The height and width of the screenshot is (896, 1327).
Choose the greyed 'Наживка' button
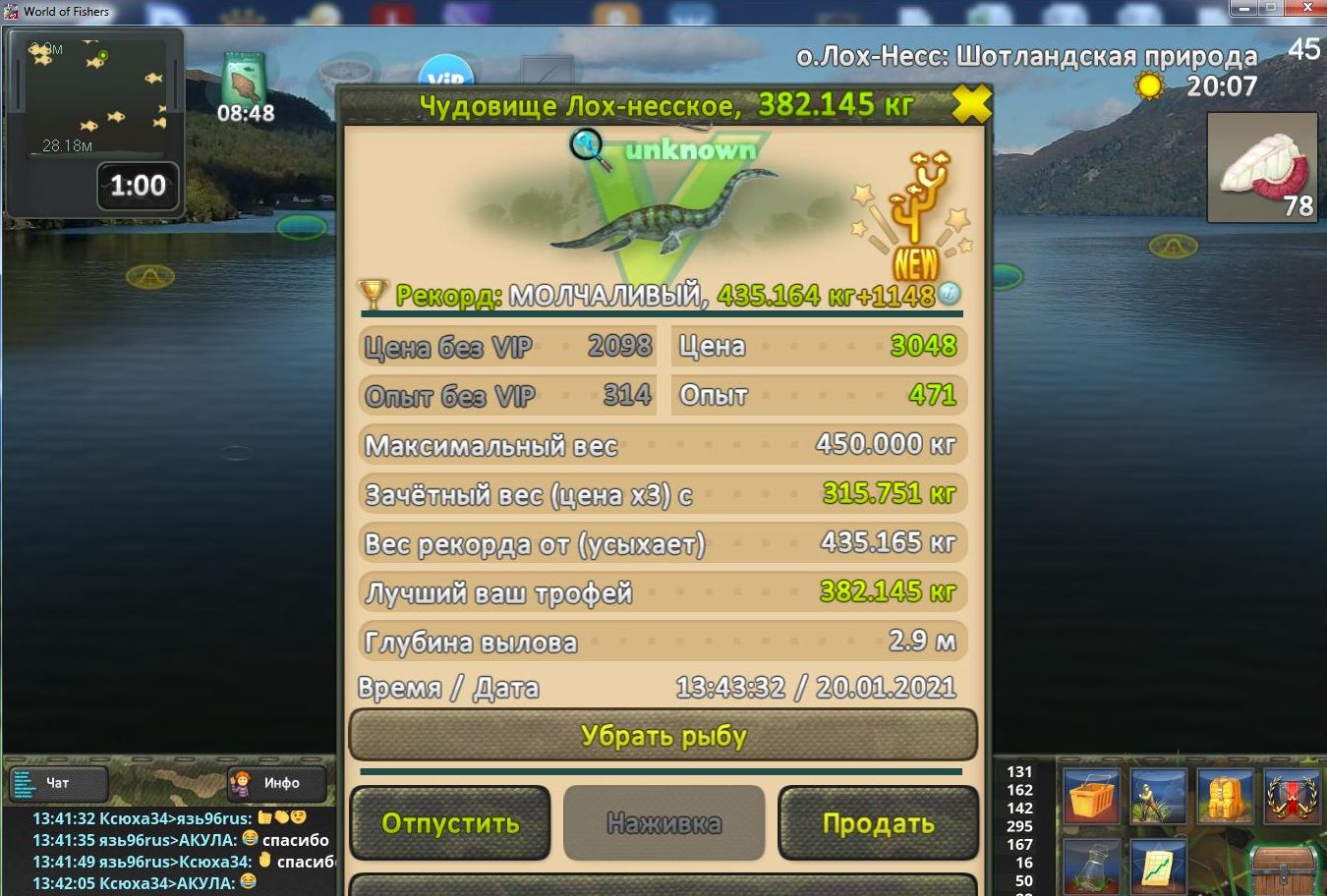663,823
